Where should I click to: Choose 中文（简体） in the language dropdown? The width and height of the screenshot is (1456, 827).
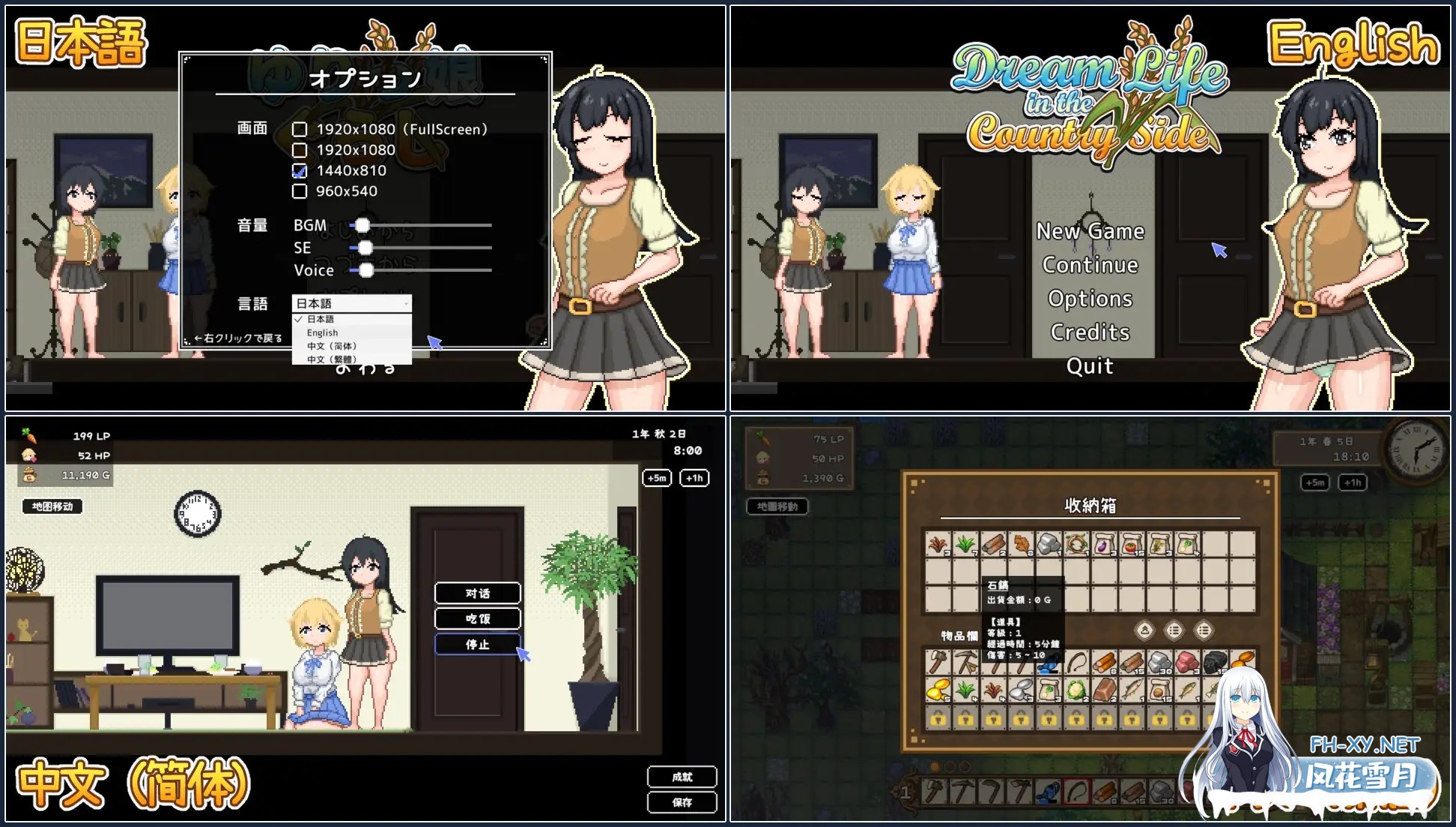click(332, 346)
